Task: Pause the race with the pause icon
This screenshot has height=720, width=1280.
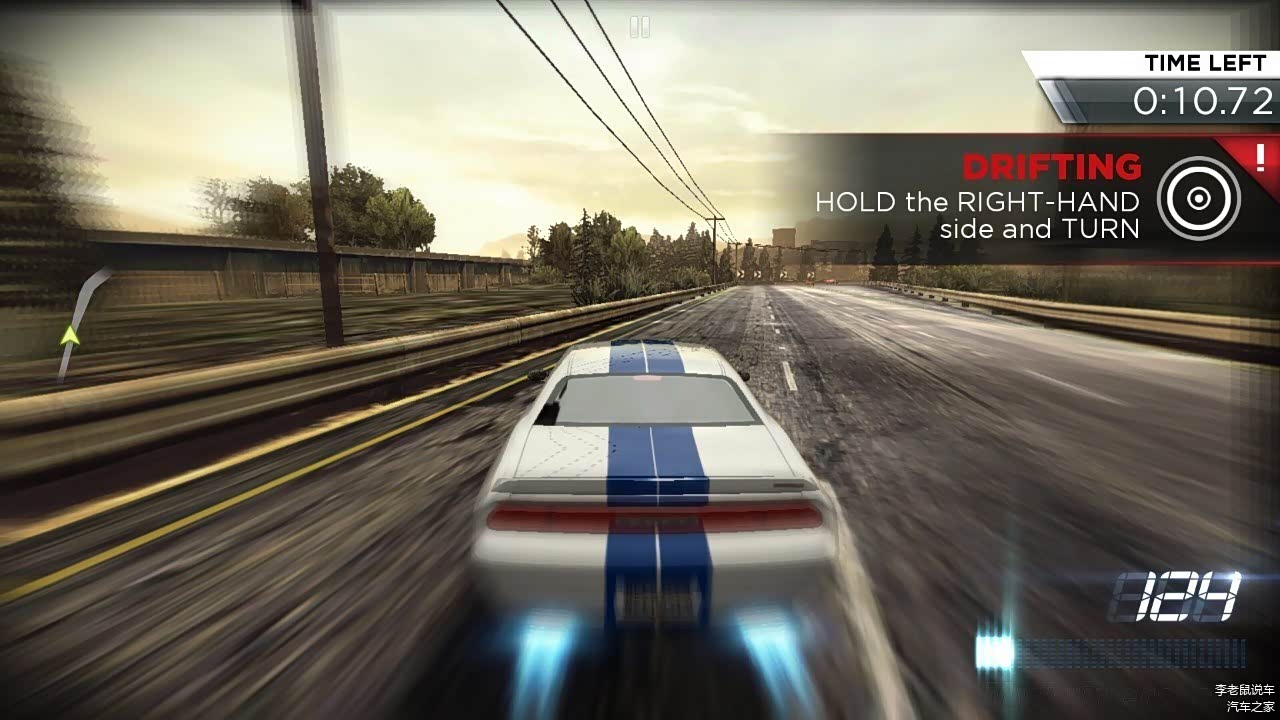Action: (640, 27)
